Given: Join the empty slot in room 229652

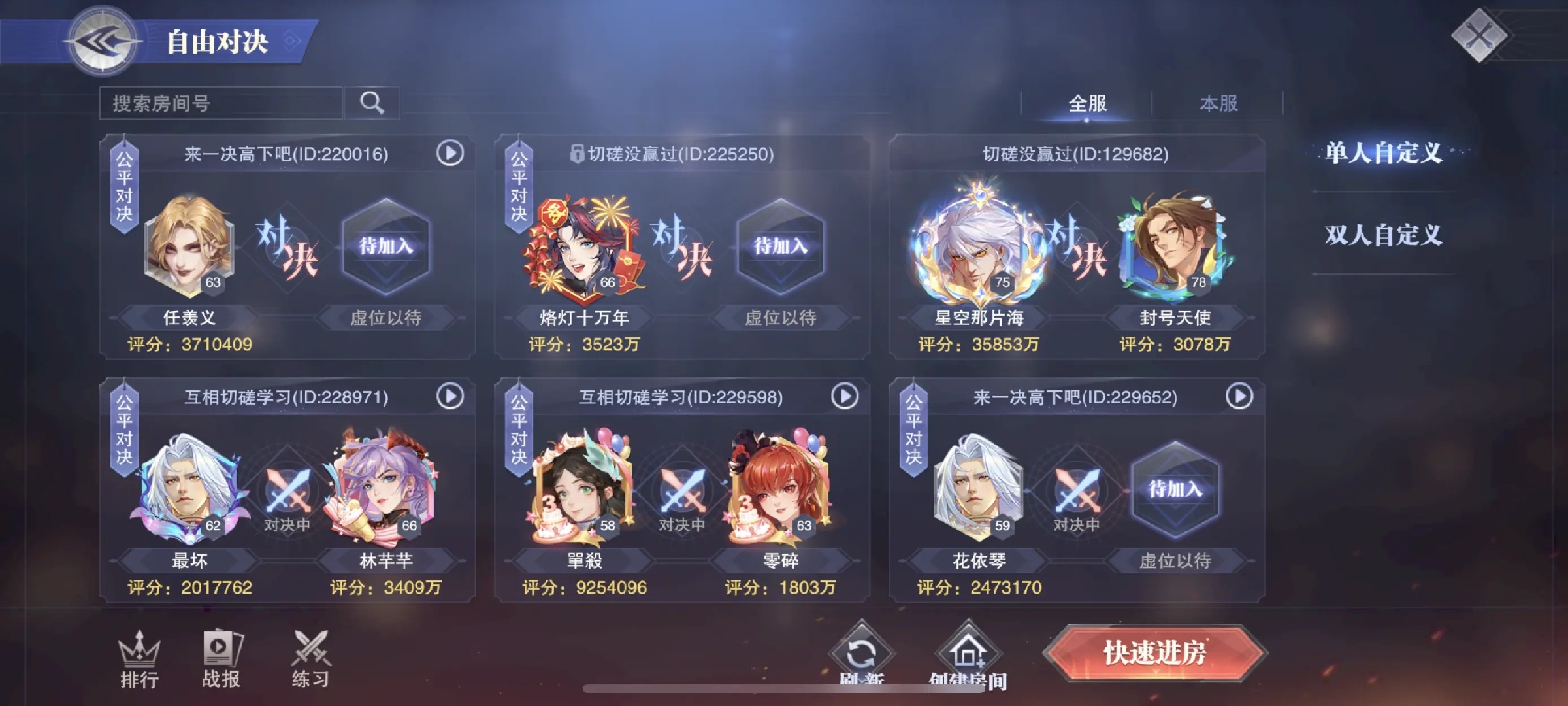Looking at the screenshot, I should click(x=1175, y=490).
